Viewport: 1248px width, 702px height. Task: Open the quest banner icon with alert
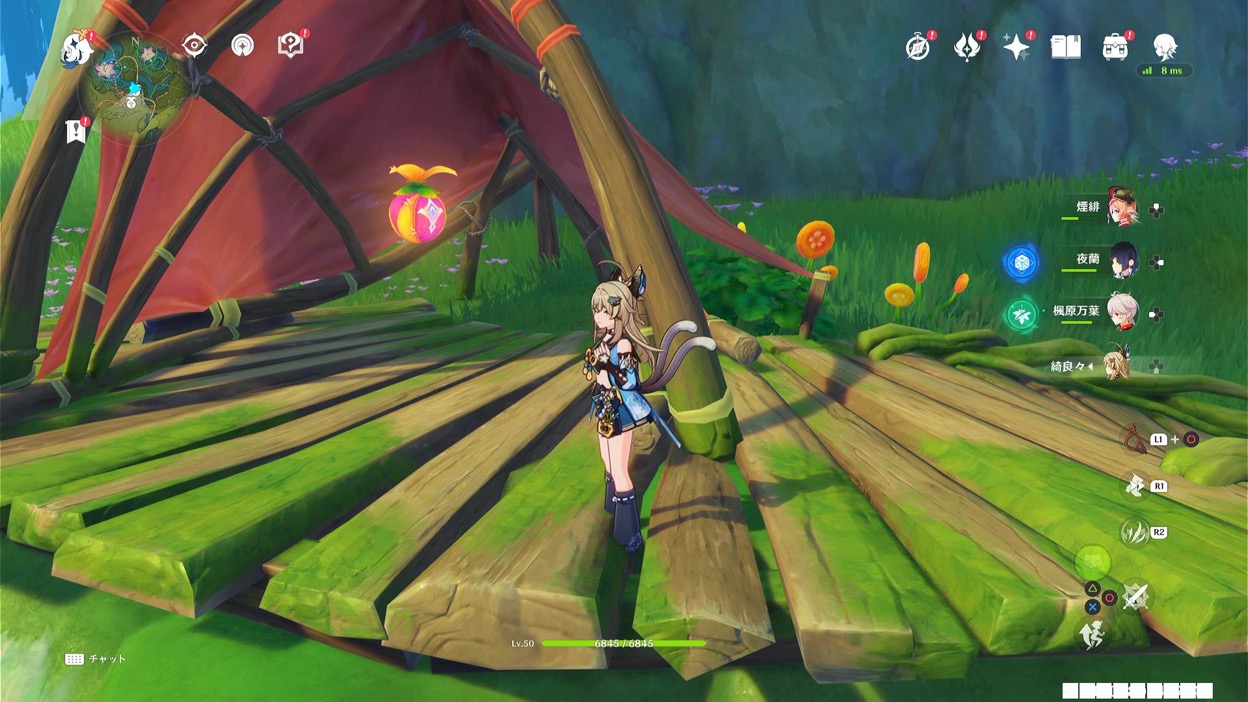[75, 131]
